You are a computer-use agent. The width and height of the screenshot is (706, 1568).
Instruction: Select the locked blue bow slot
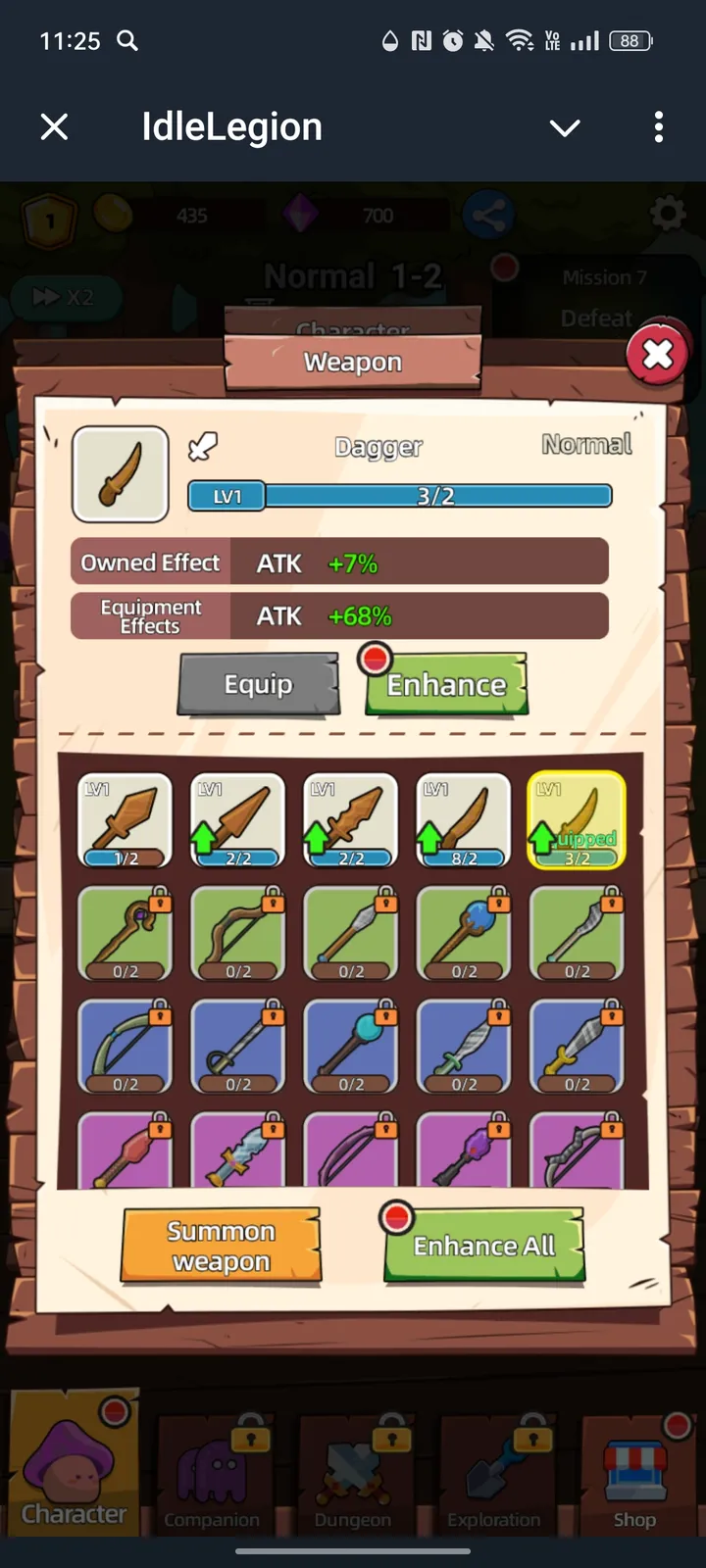[126, 1046]
